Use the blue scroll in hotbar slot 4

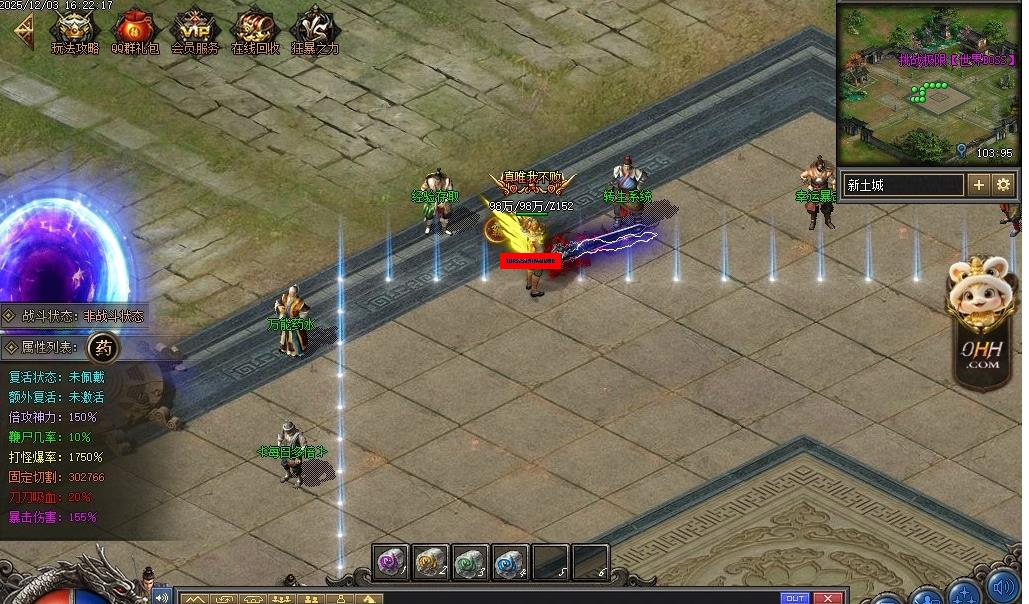(x=510, y=562)
